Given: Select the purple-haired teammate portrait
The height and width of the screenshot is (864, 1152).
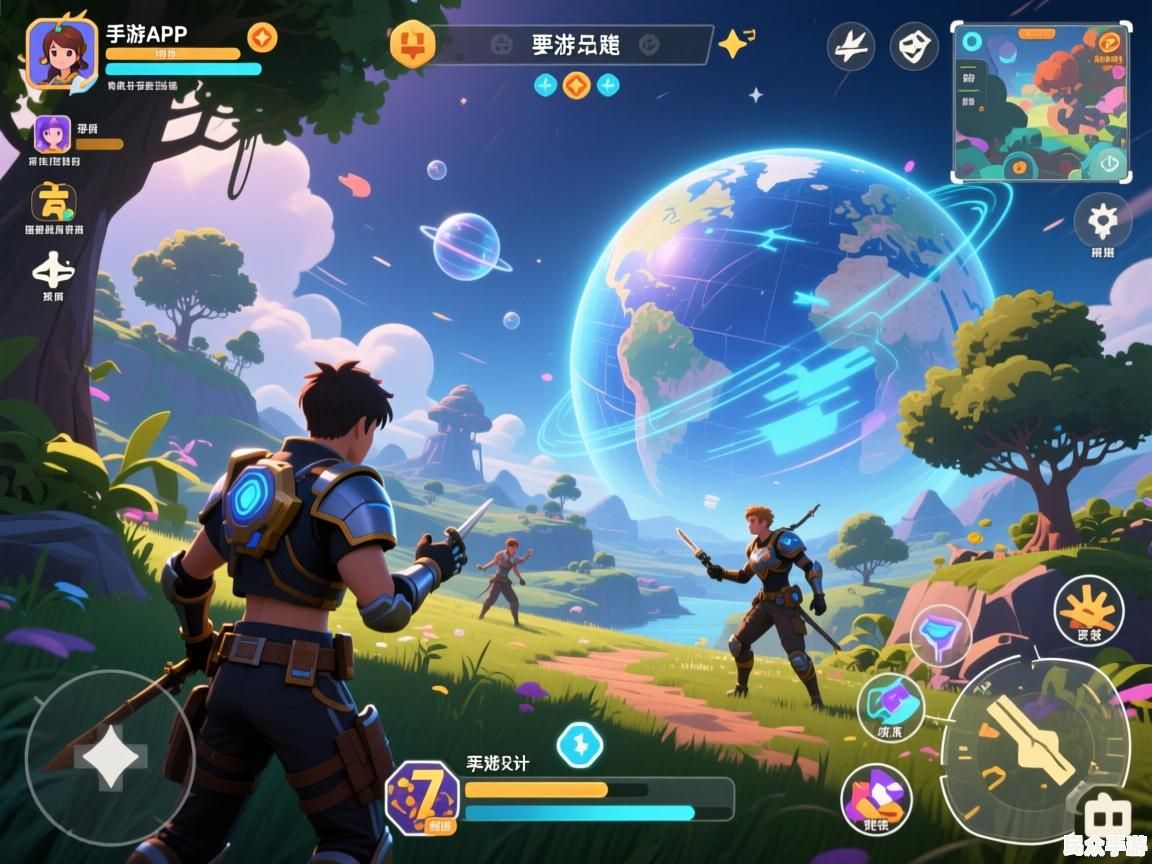Looking at the screenshot, I should [52, 133].
